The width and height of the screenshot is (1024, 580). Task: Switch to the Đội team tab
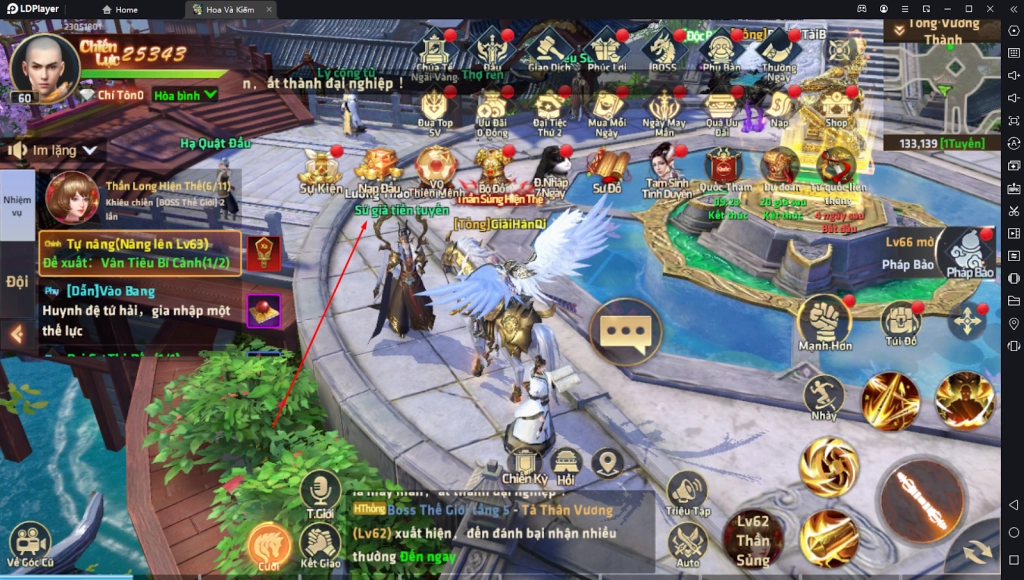tap(17, 281)
